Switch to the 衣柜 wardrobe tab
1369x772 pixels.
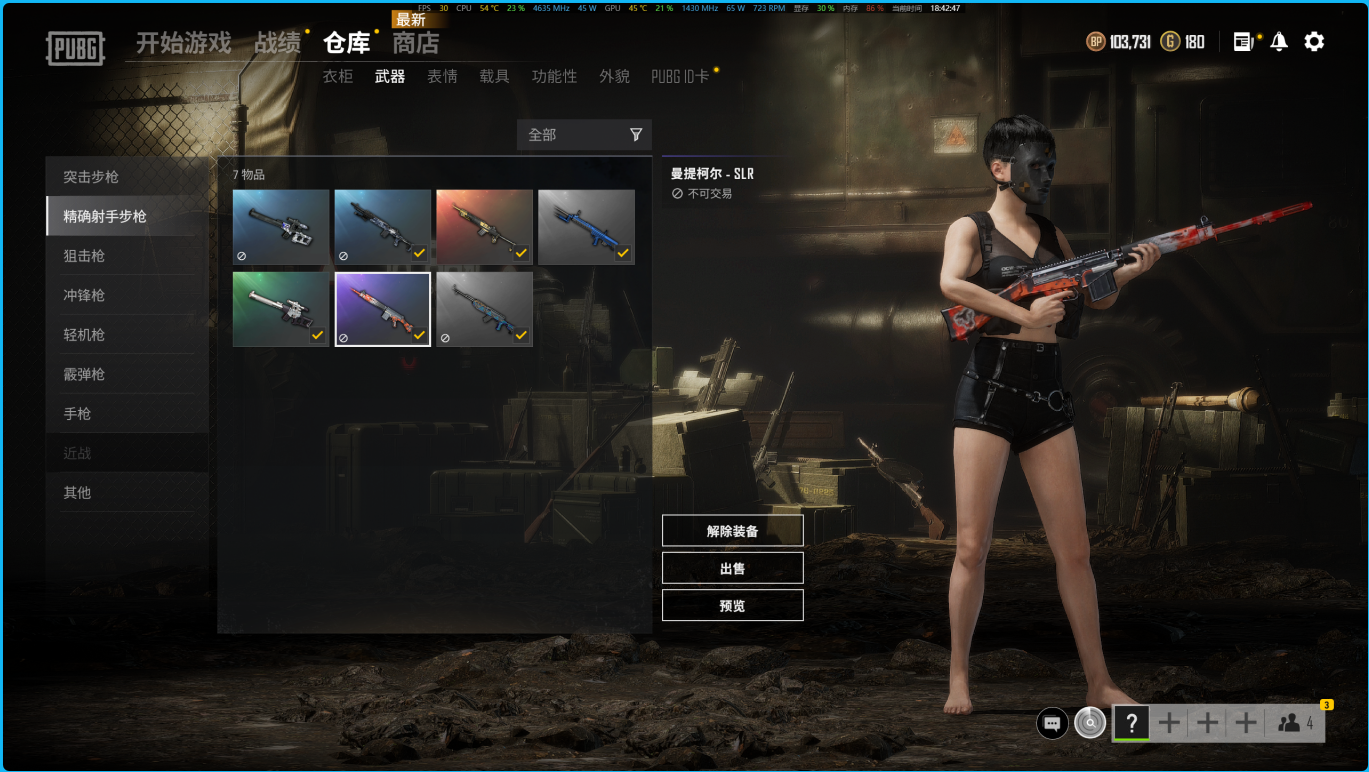coord(337,76)
